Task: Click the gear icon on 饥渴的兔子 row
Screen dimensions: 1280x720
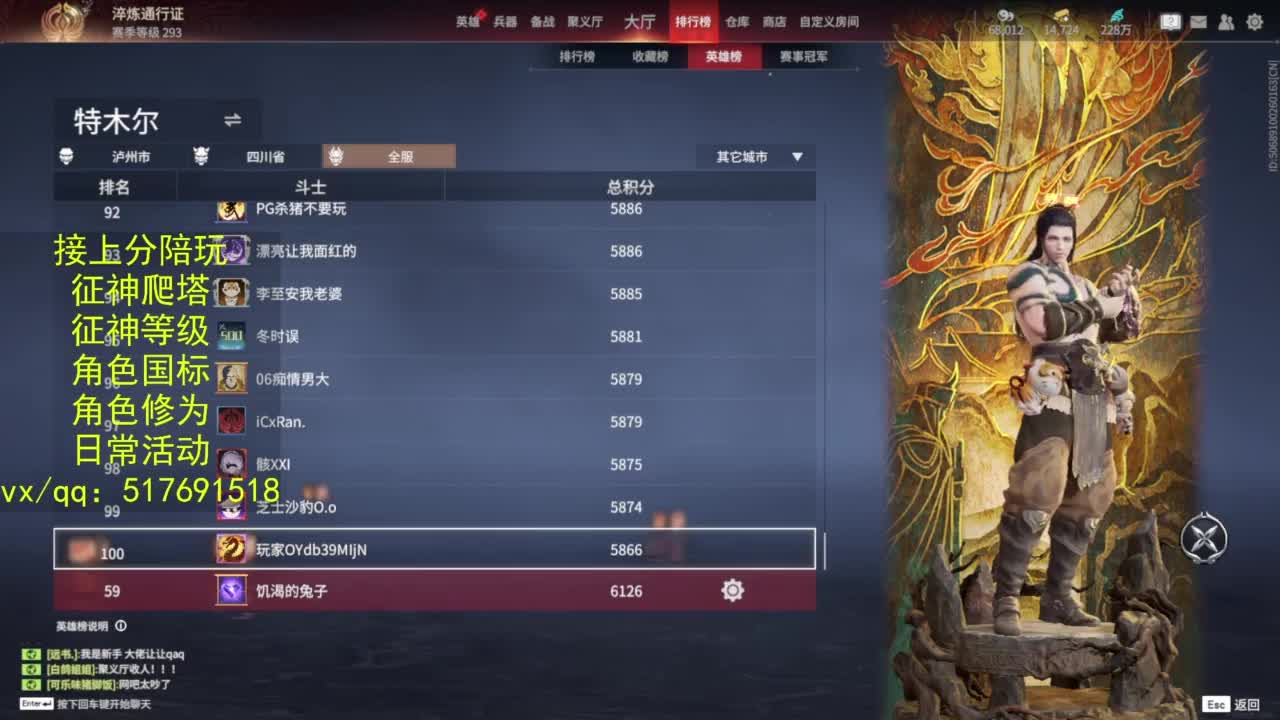Action: (x=731, y=591)
